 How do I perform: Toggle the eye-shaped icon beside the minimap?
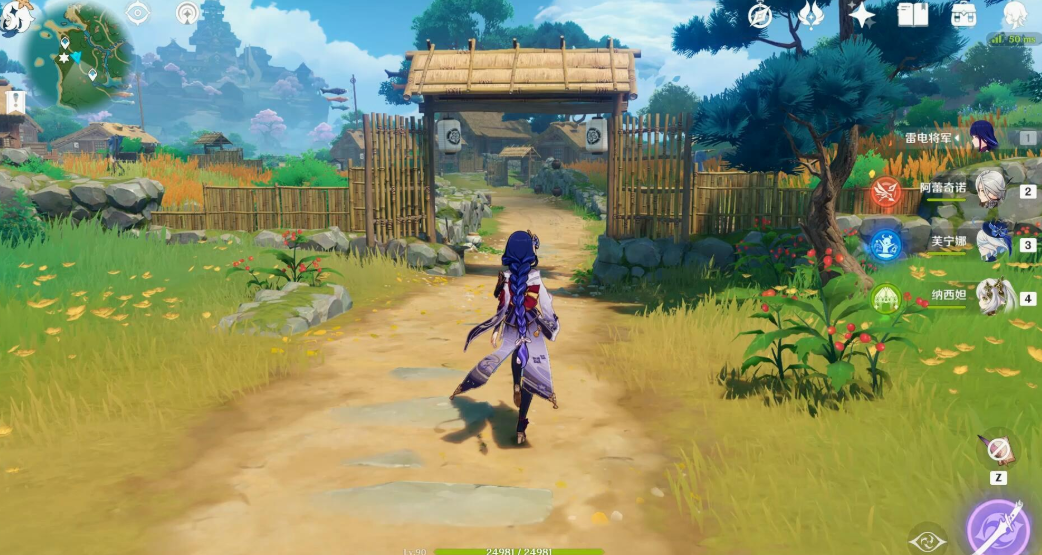(138, 13)
